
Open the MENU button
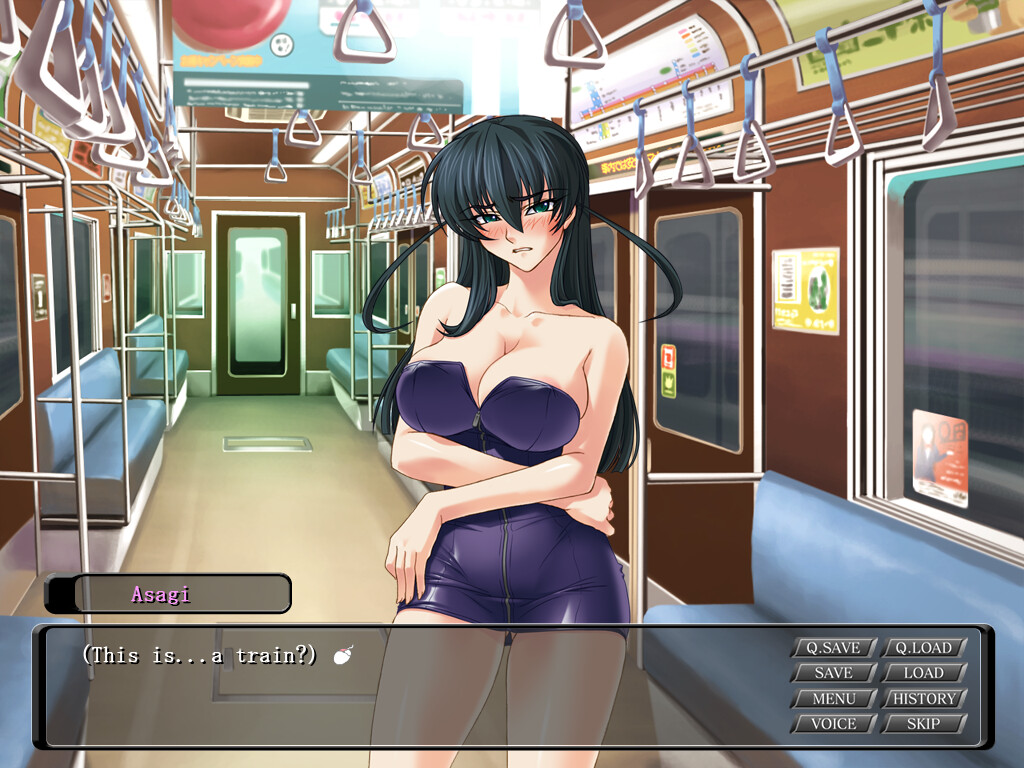833,698
